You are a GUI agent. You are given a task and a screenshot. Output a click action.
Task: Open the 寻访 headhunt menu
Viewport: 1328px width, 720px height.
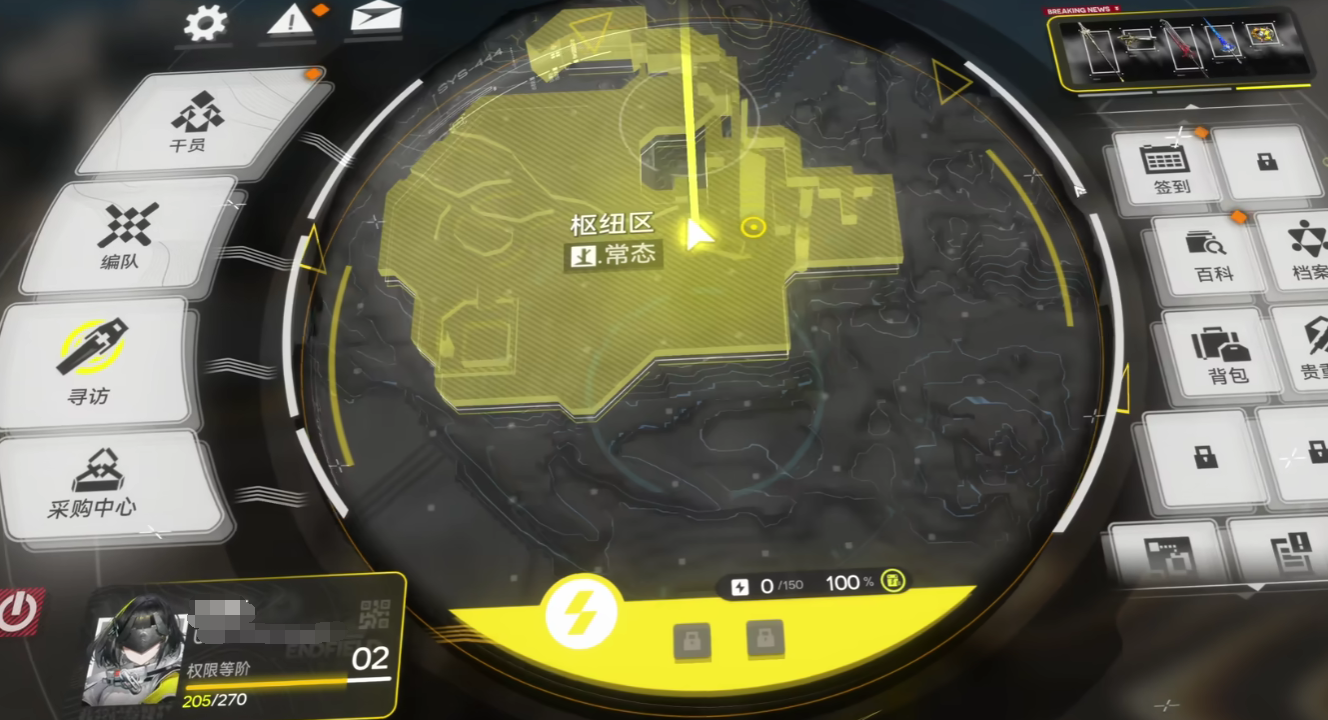92,360
